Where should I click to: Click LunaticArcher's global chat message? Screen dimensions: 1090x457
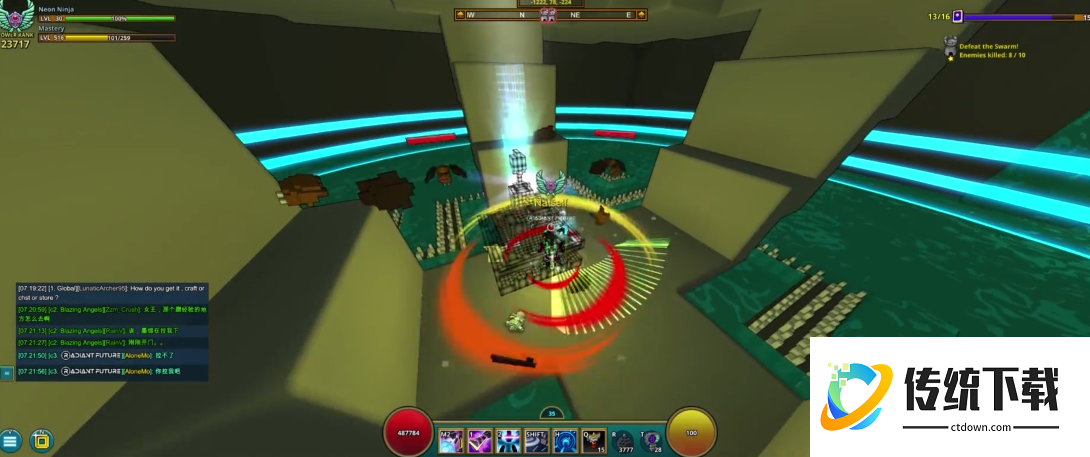[x=110, y=292]
